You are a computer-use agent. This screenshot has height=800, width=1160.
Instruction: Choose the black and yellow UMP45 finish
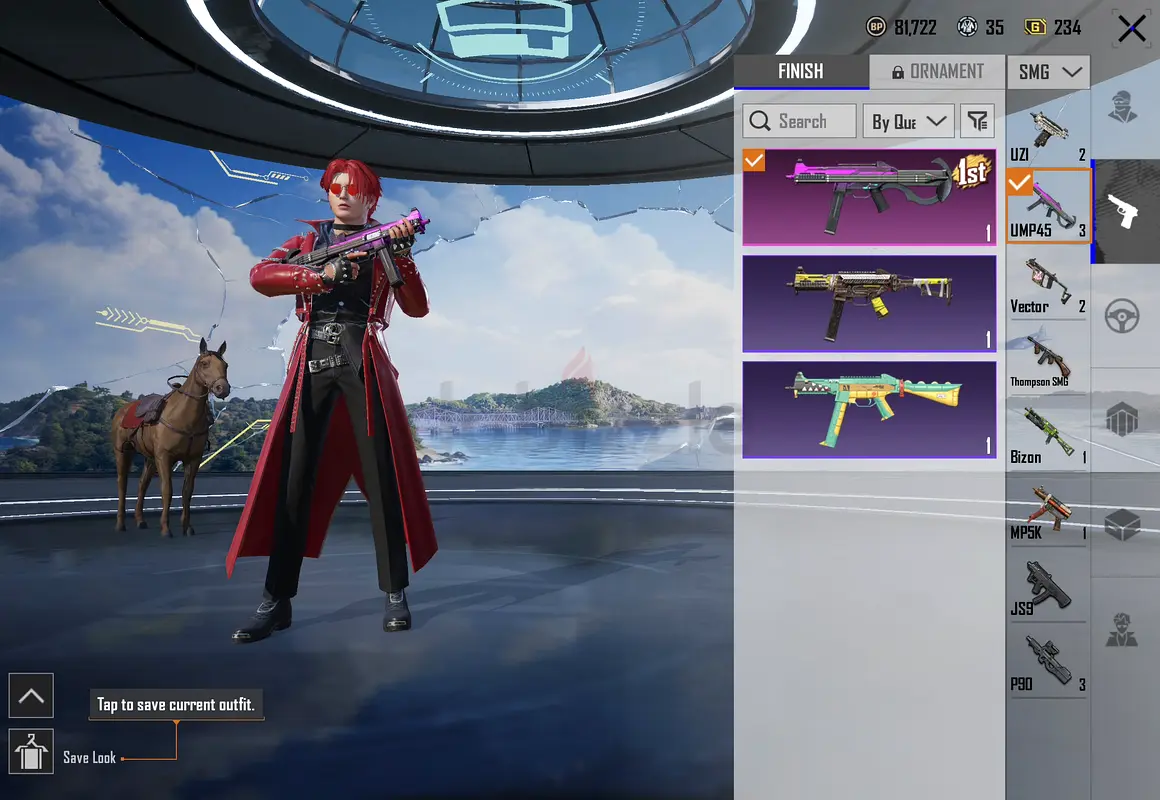869,303
